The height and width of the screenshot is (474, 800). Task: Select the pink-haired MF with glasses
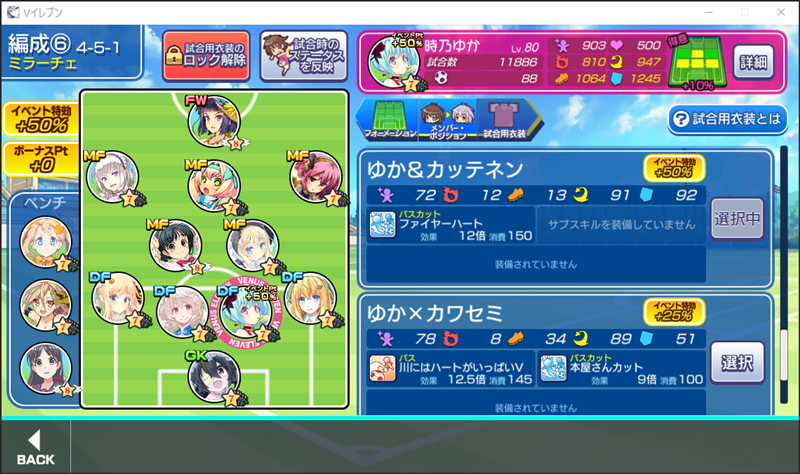click(x=214, y=182)
